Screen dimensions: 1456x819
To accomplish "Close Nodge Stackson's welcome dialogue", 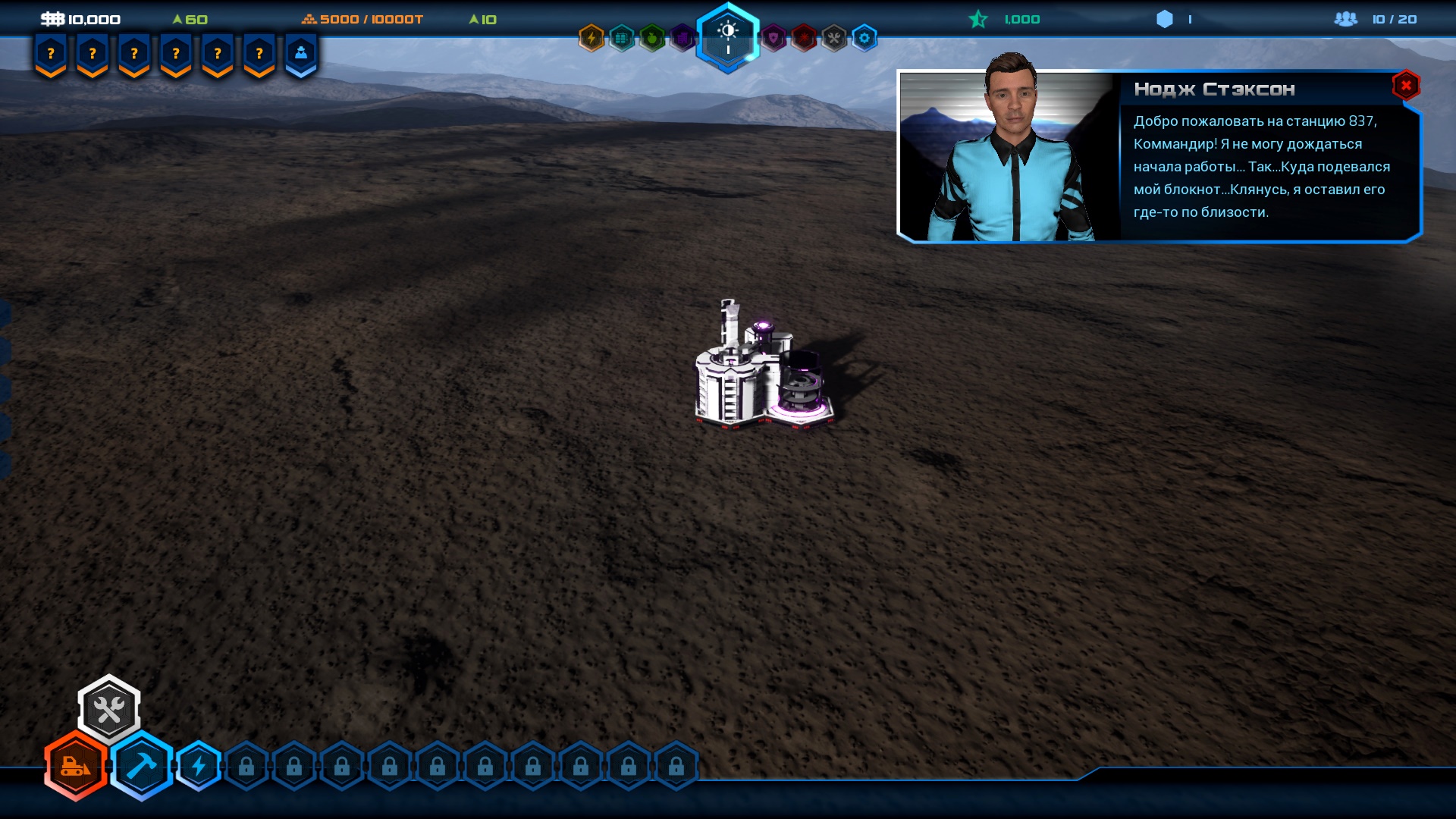I will click(x=1405, y=86).
